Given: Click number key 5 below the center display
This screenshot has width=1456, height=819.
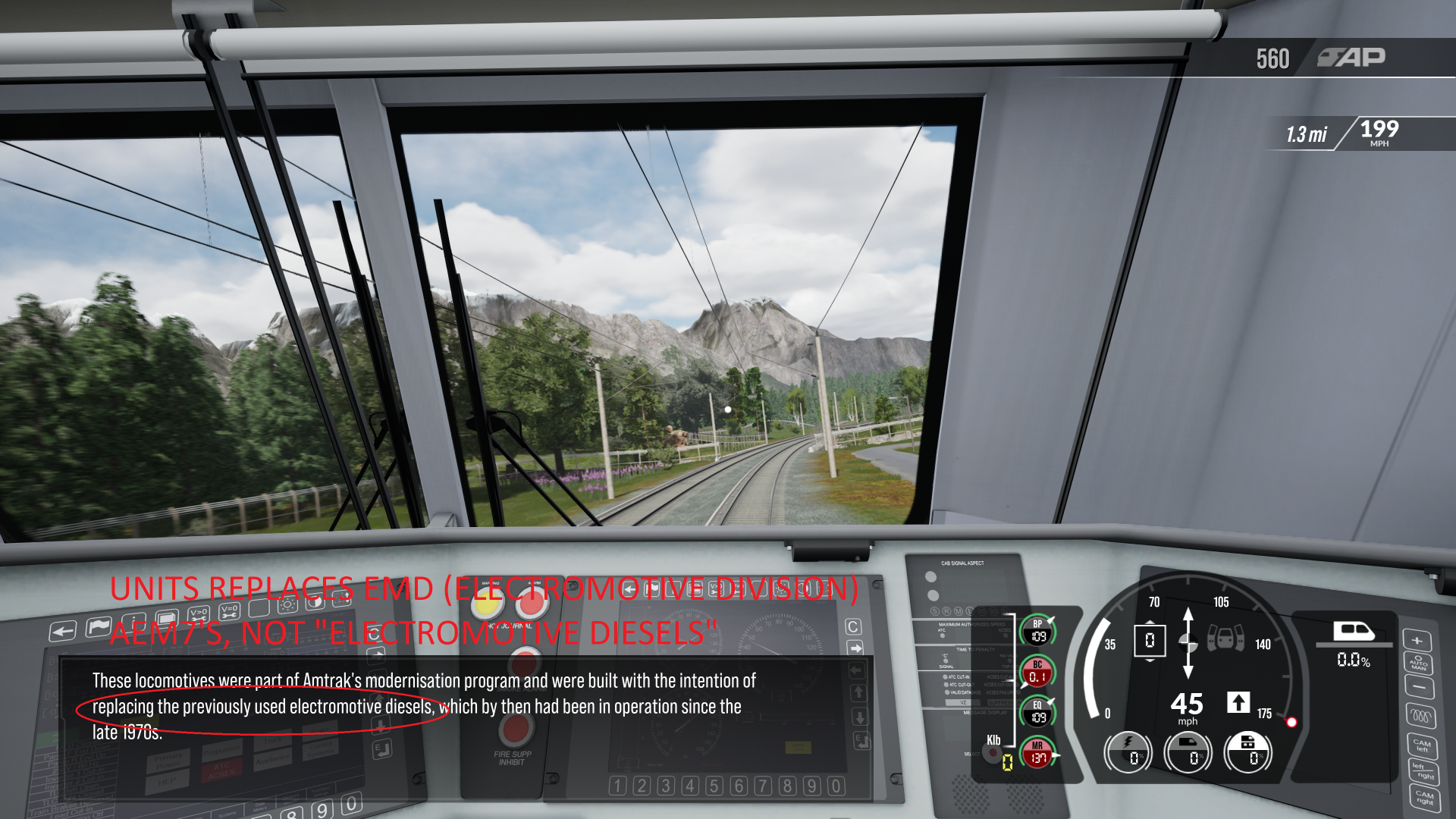Looking at the screenshot, I should [x=714, y=786].
